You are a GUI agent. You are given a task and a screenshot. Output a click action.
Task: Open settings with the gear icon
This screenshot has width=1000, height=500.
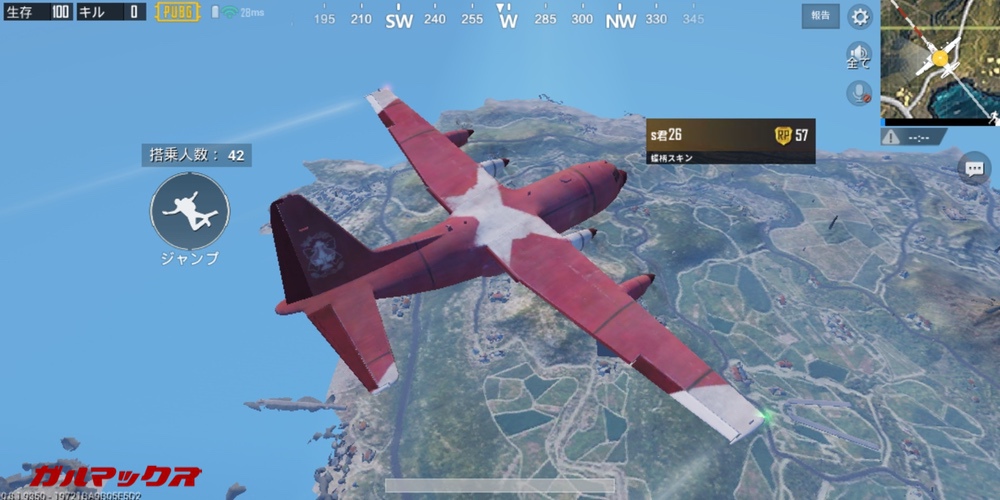tap(859, 16)
